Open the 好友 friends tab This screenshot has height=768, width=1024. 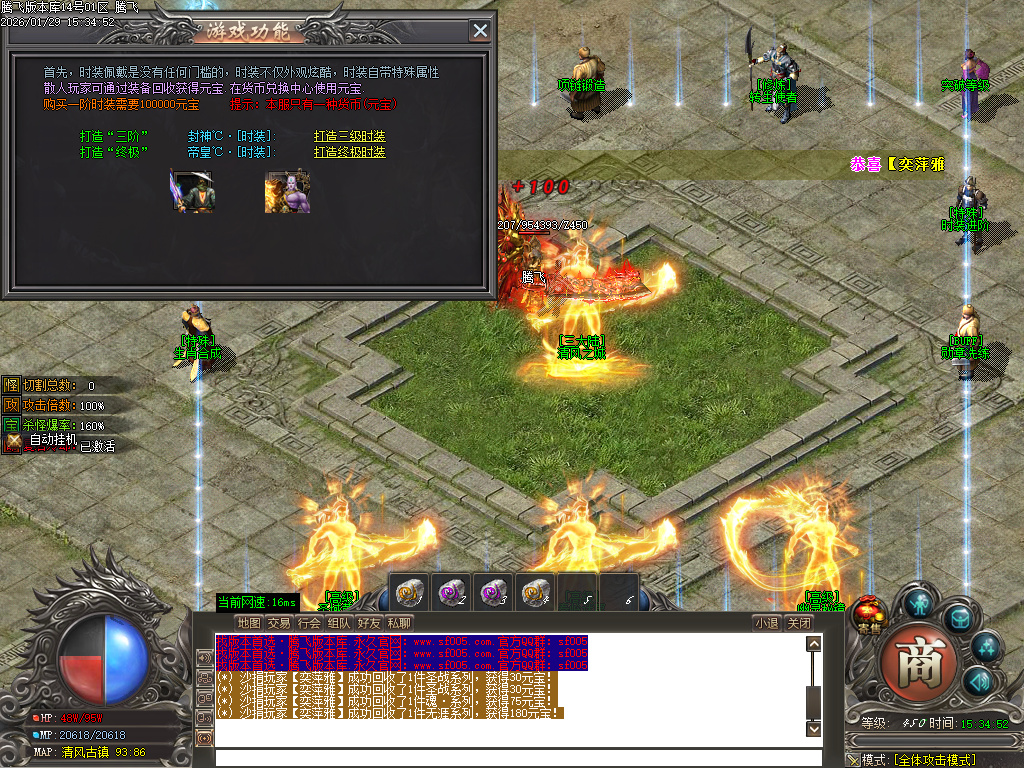(369, 623)
